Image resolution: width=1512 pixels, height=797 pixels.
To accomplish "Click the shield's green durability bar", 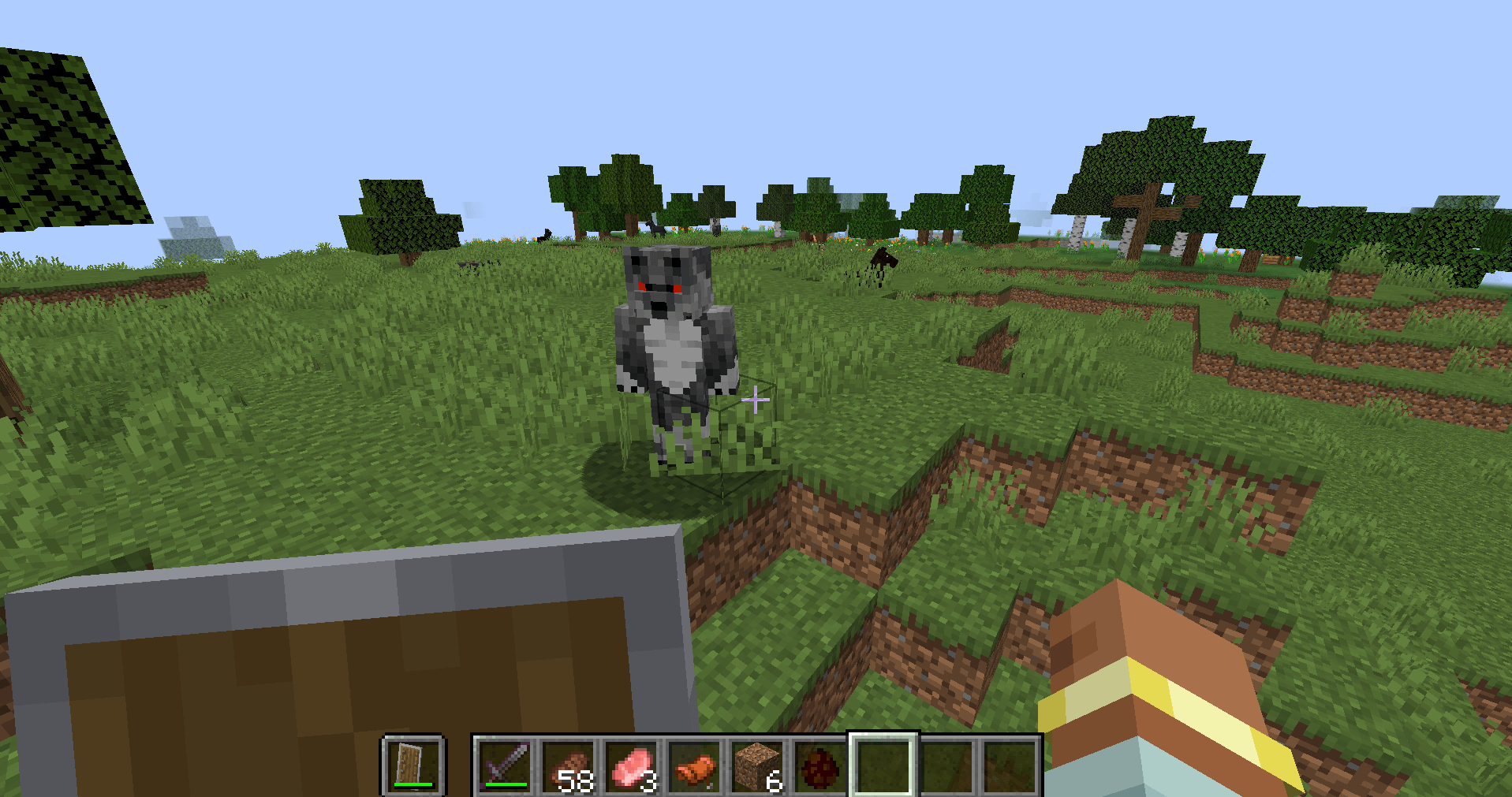I will (x=412, y=785).
